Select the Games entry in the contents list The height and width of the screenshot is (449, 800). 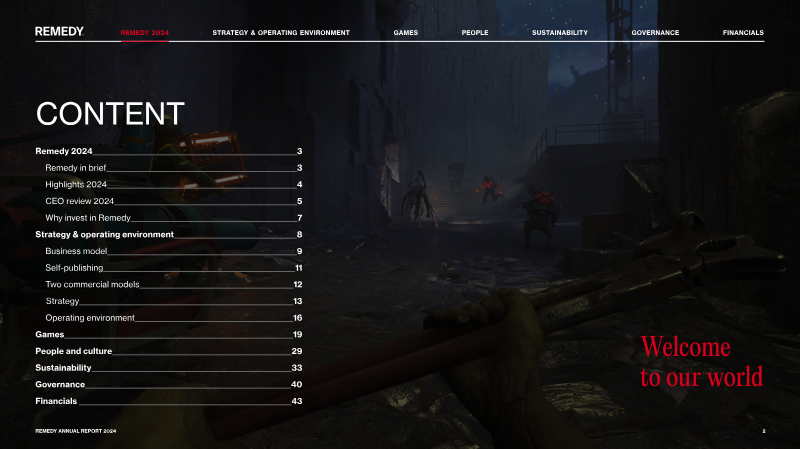[x=50, y=334]
